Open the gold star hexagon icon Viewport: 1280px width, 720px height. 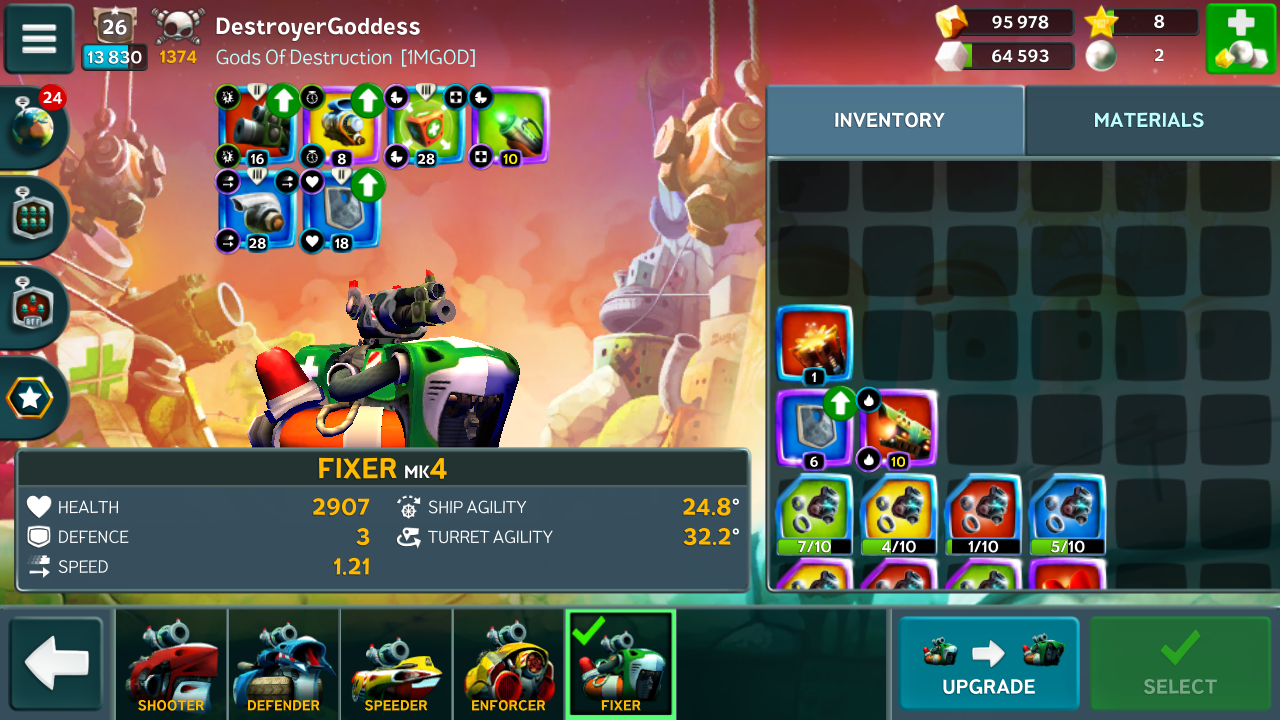(30, 399)
